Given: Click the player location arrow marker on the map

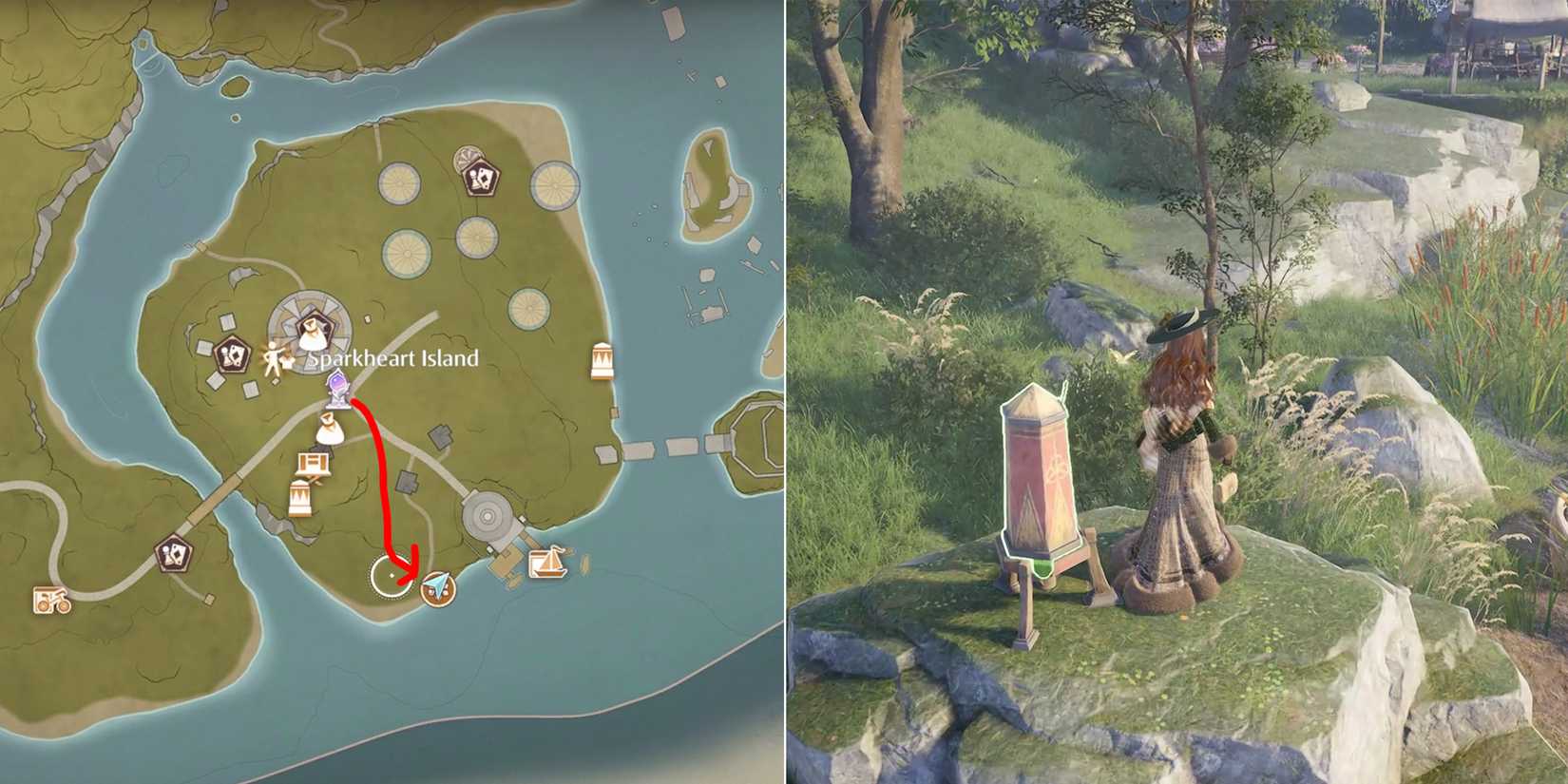Looking at the screenshot, I should click(x=438, y=588).
